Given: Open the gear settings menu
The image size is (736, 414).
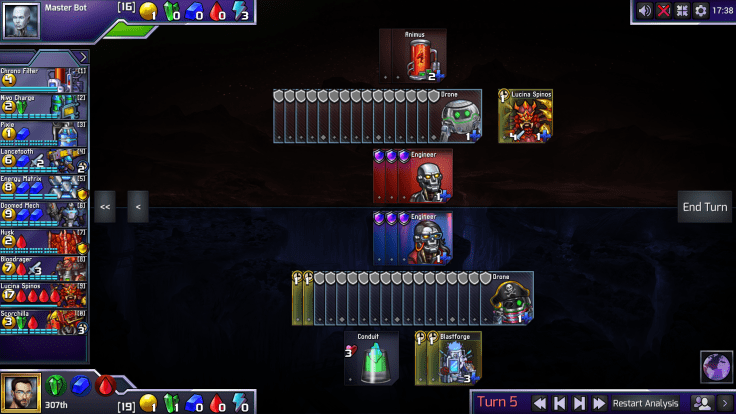Looking at the screenshot, I should [x=700, y=10].
